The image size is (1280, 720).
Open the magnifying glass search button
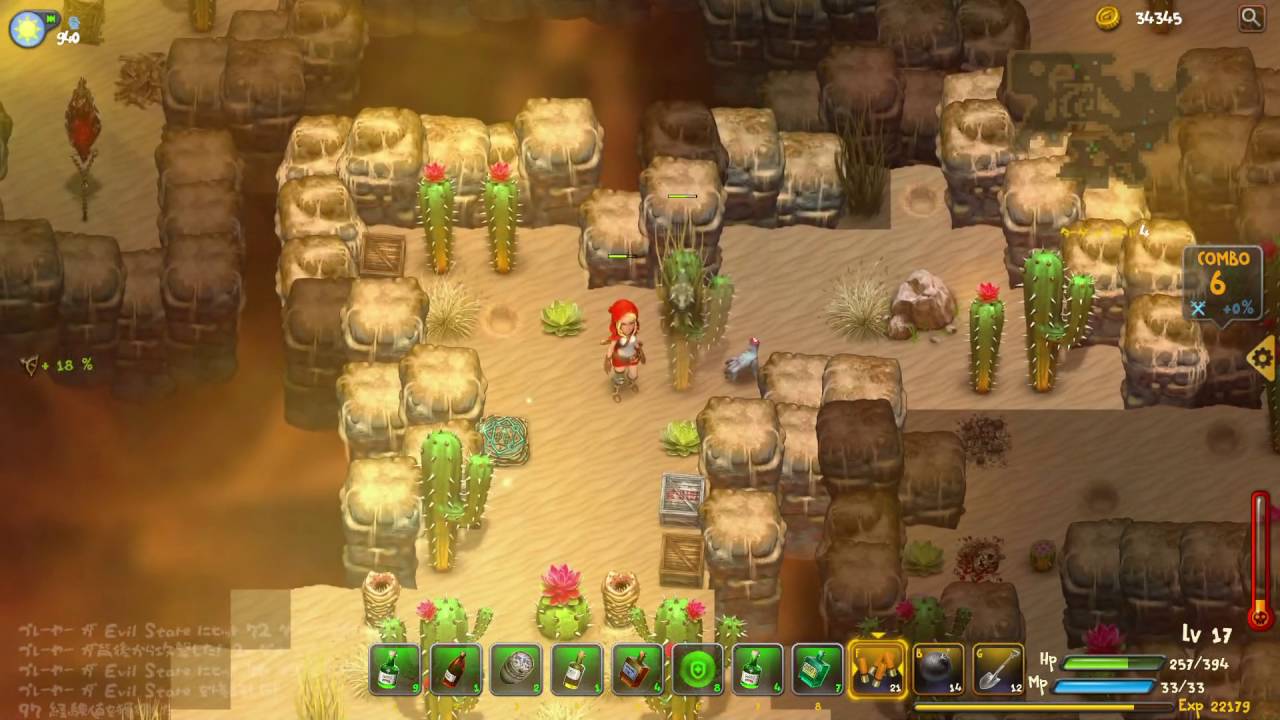click(1251, 17)
